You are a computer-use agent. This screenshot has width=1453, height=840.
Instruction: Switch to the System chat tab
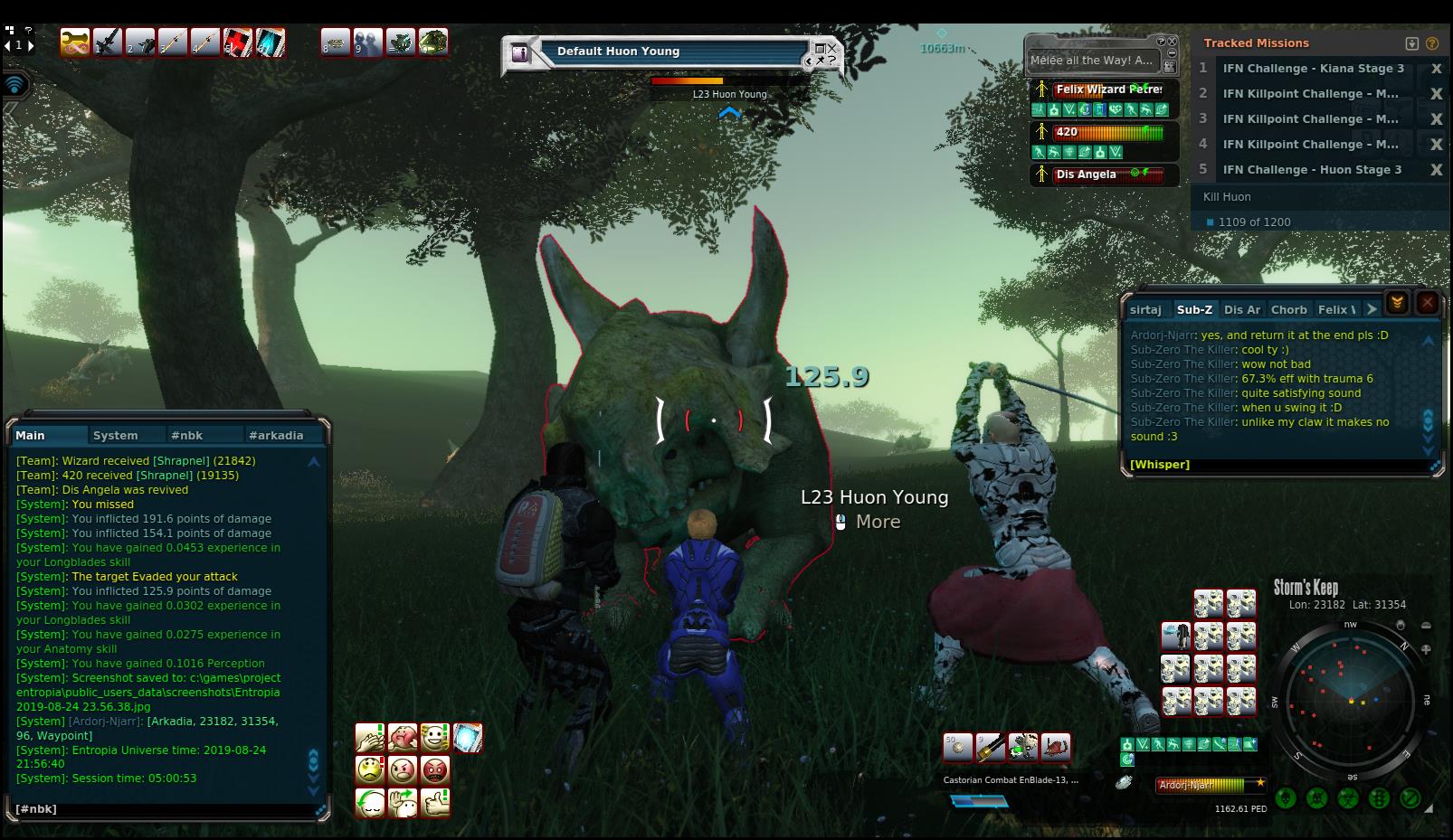pos(116,435)
